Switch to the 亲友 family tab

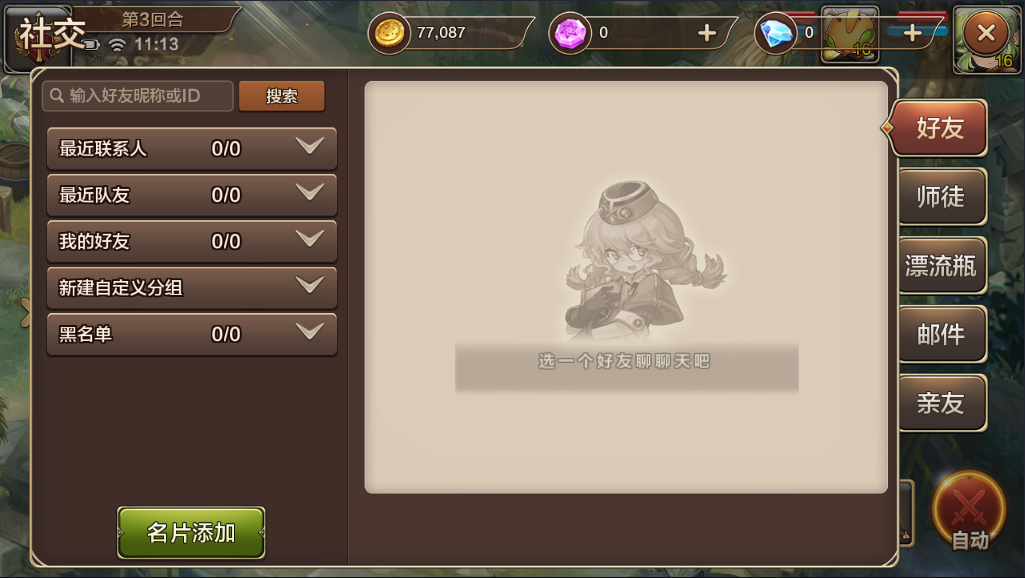point(940,402)
